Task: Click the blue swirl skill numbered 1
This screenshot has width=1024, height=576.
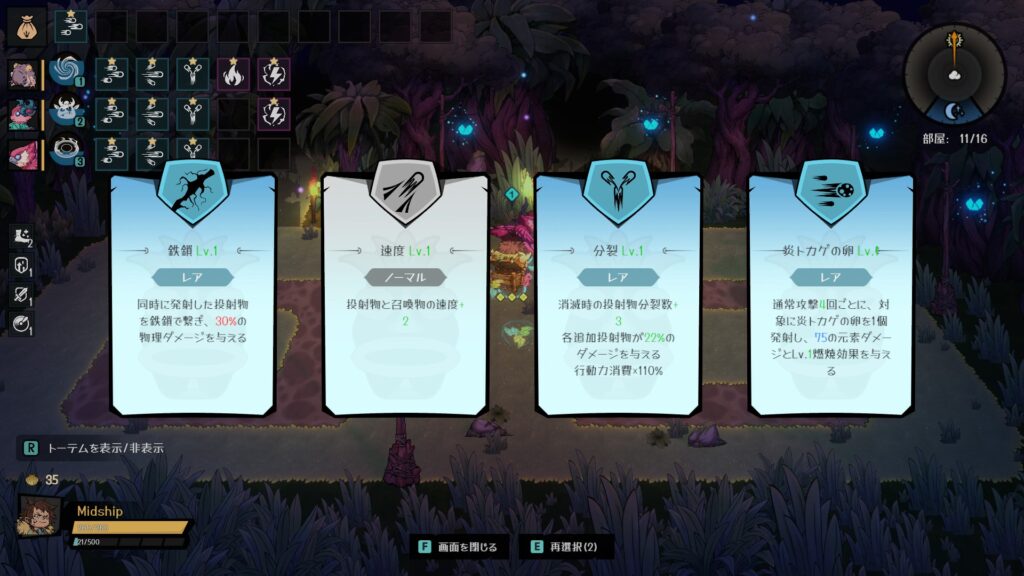Action: point(68,72)
